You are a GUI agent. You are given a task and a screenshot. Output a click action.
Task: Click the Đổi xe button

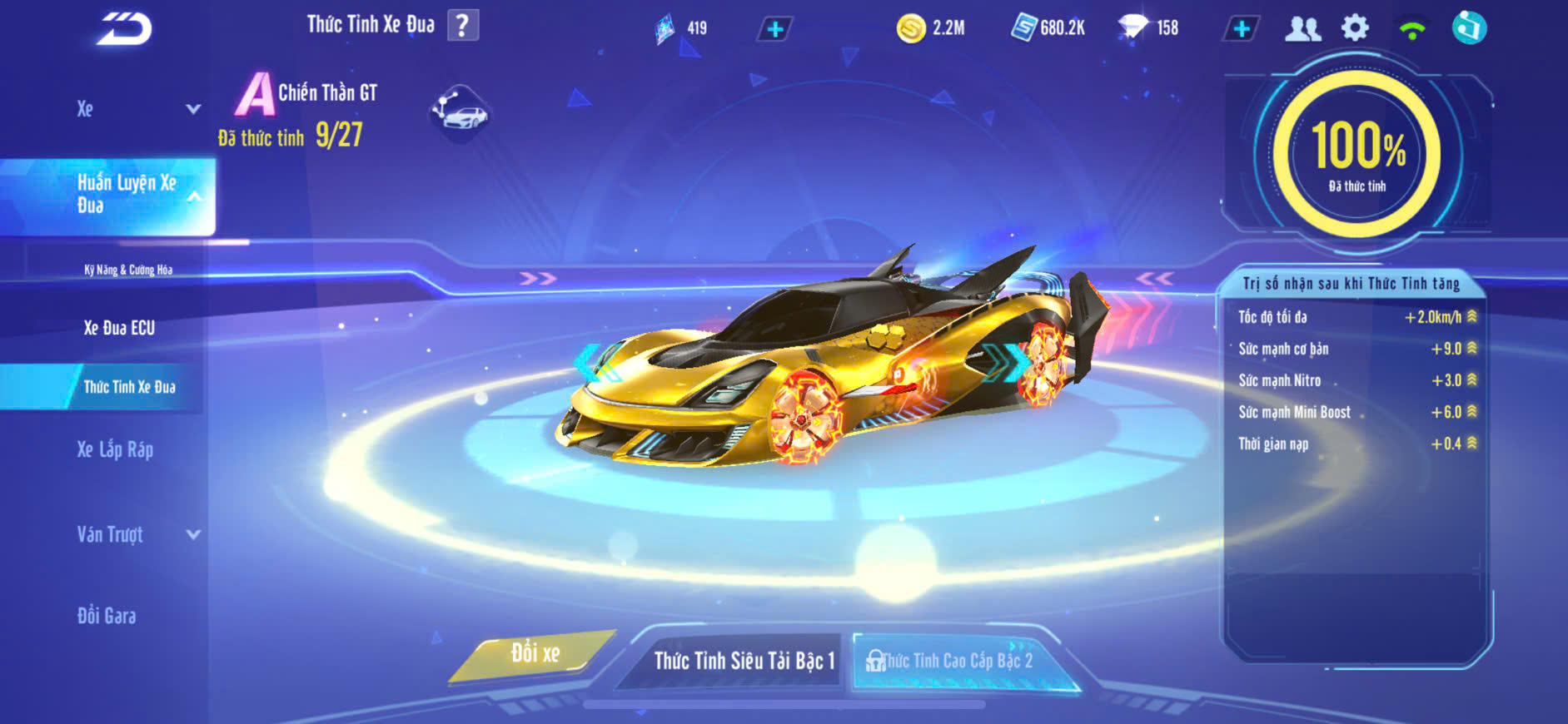point(535,654)
